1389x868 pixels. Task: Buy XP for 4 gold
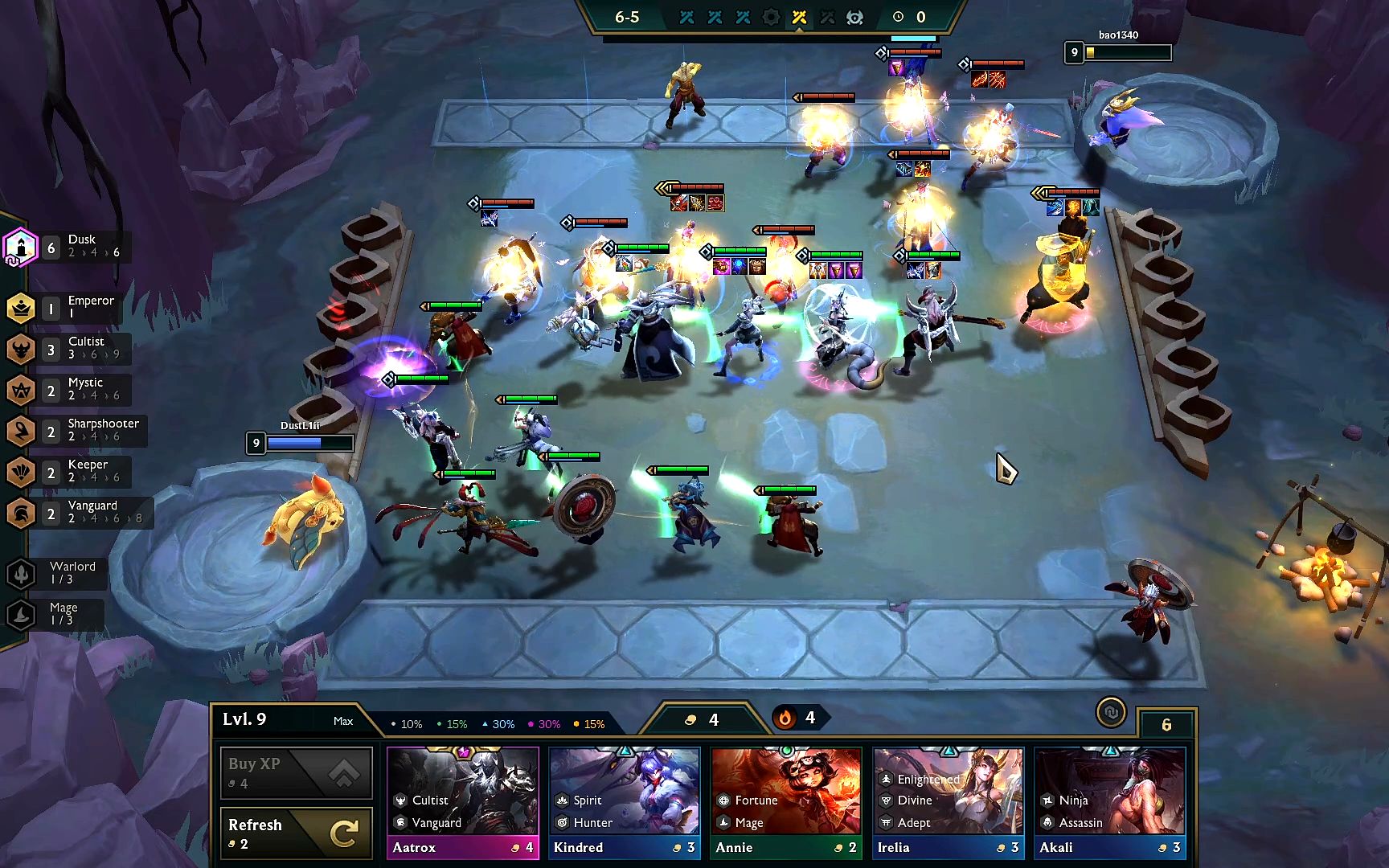click(296, 772)
